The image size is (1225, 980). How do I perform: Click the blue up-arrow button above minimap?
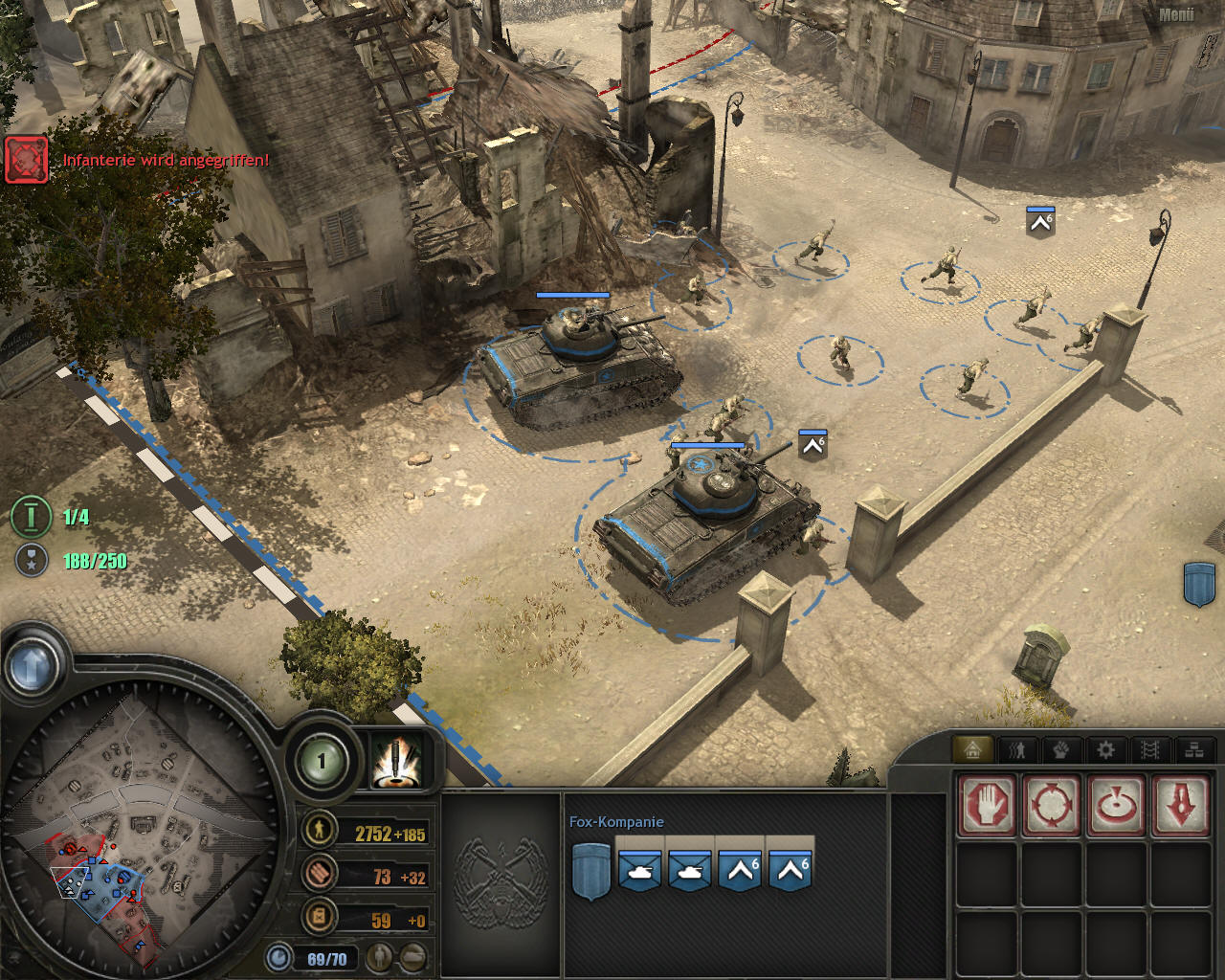(31, 666)
